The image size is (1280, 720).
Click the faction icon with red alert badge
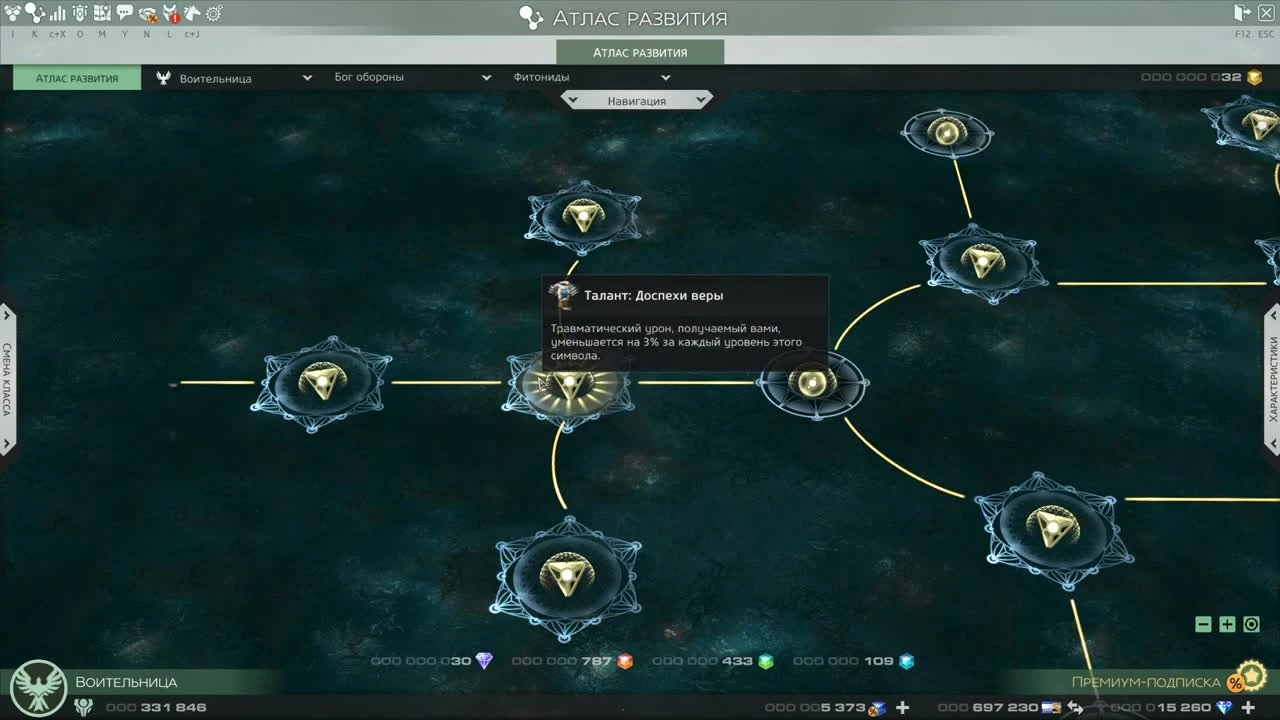point(170,13)
